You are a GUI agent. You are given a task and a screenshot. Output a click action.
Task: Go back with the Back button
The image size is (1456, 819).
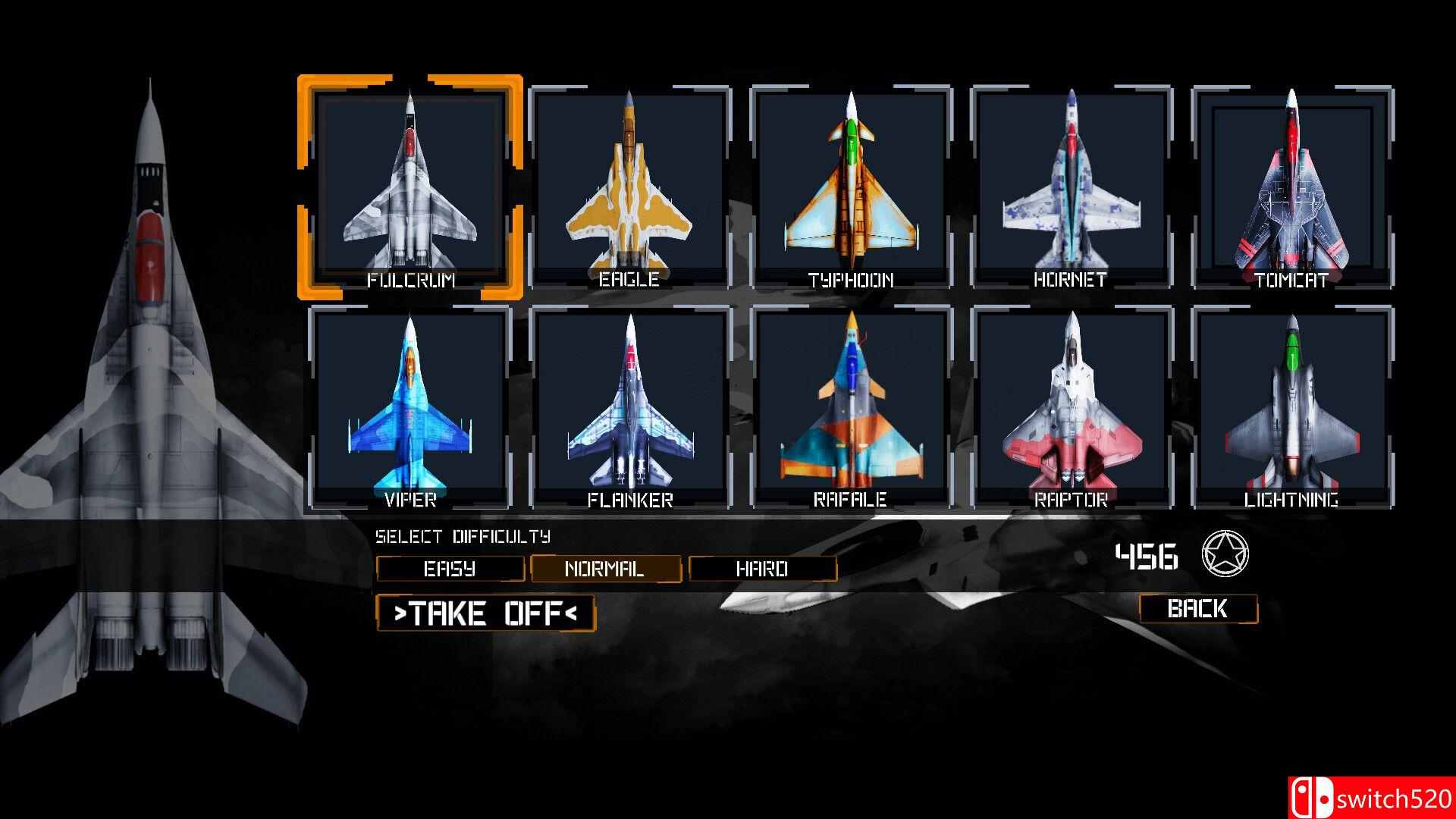click(x=1198, y=609)
